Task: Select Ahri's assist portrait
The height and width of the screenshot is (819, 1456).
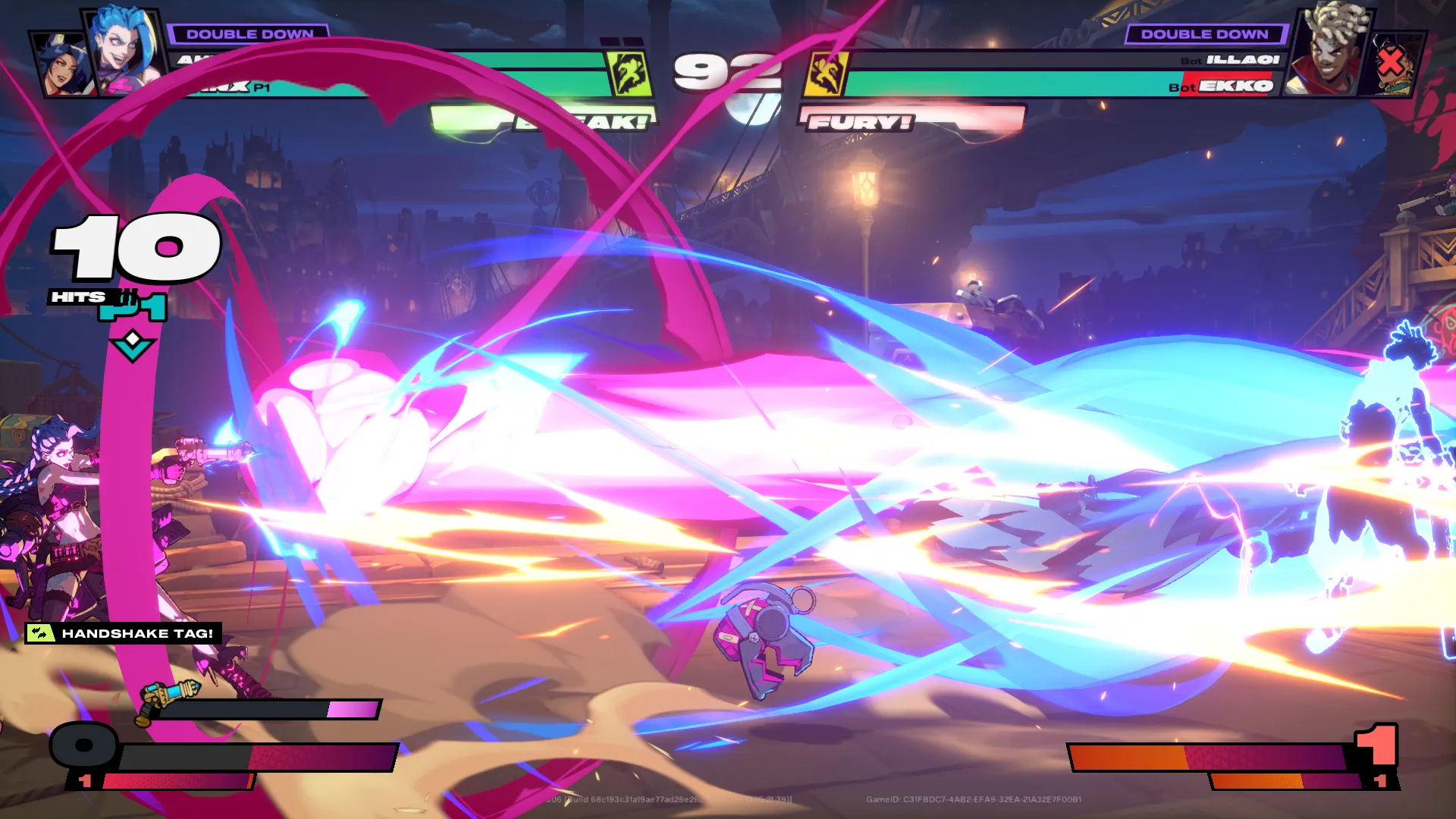Action: 61,66
